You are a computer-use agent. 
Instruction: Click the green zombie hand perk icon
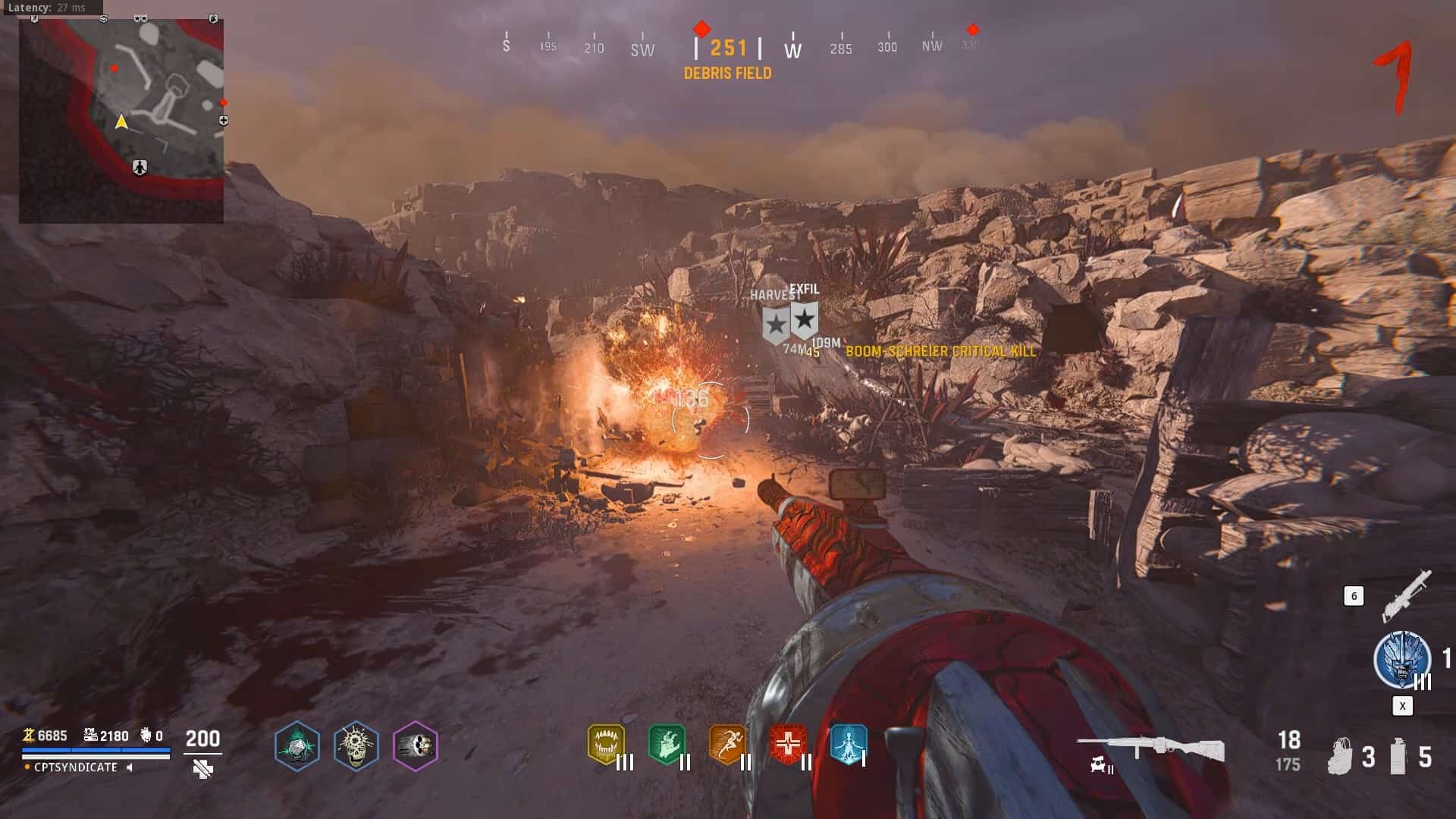[667, 744]
